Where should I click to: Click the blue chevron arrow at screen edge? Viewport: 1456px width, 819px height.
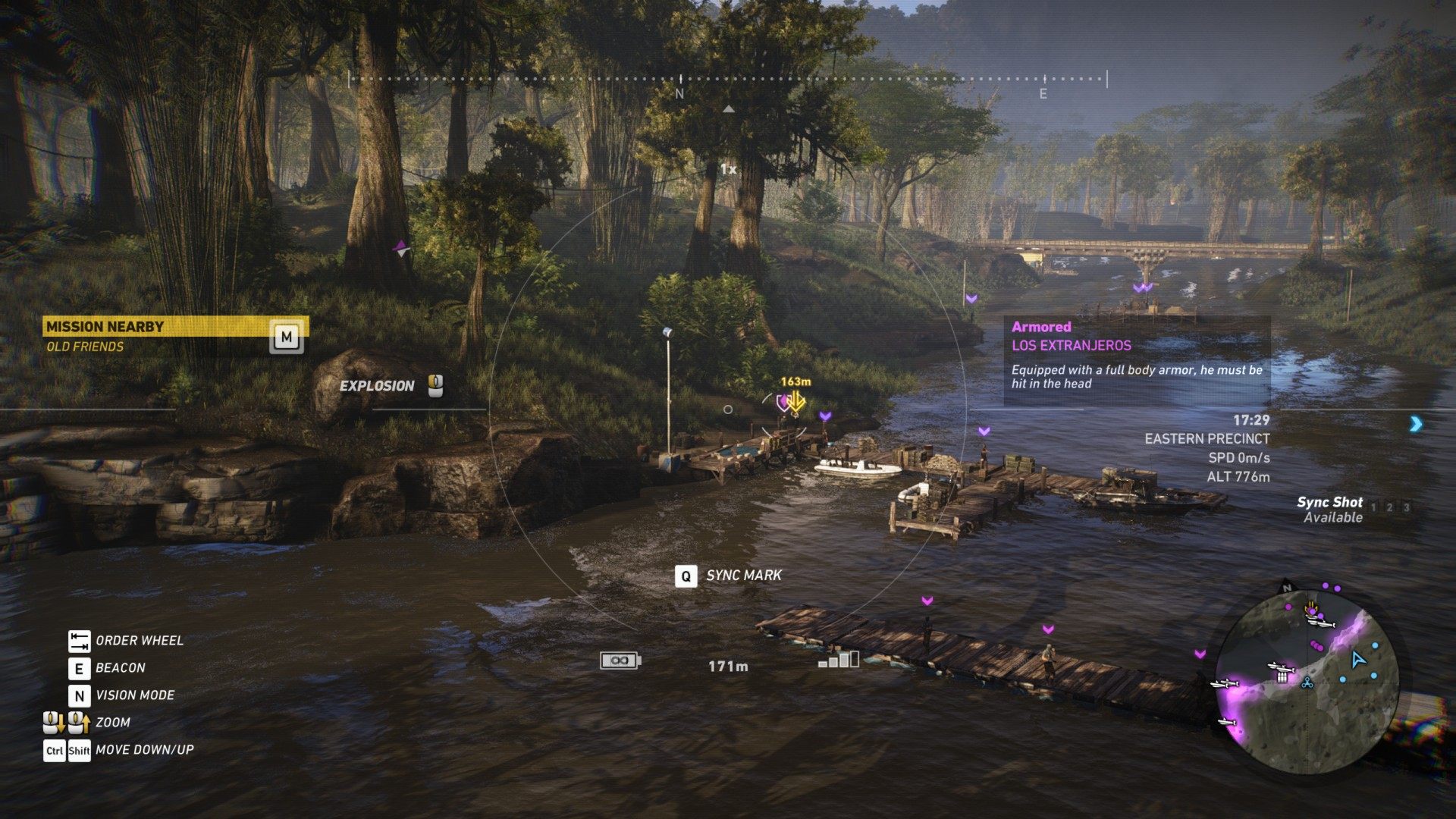coord(1416,424)
